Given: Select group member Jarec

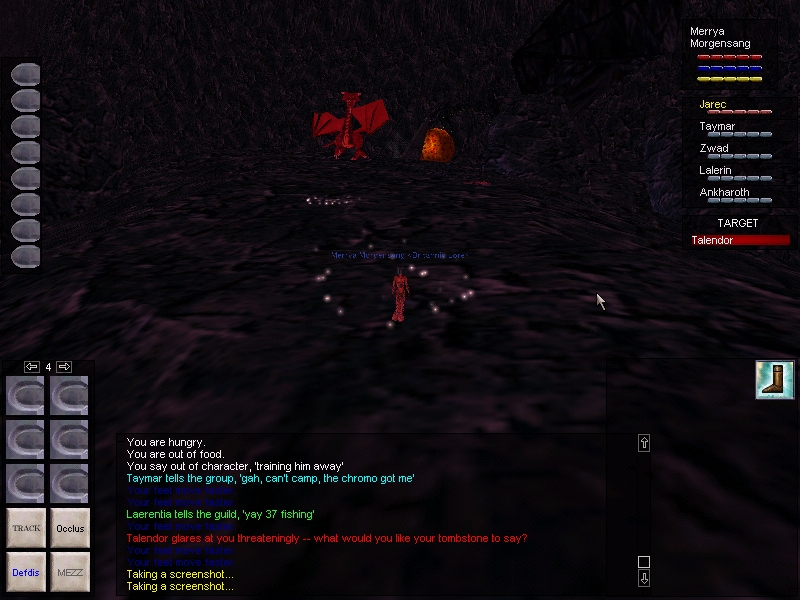Looking at the screenshot, I should (x=713, y=104).
